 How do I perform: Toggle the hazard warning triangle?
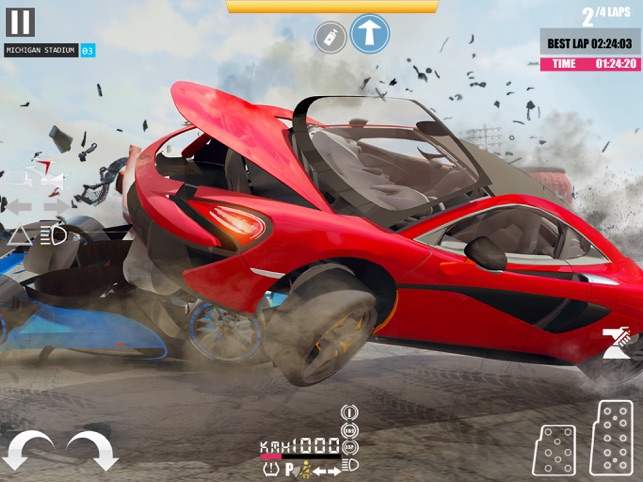[19, 235]
